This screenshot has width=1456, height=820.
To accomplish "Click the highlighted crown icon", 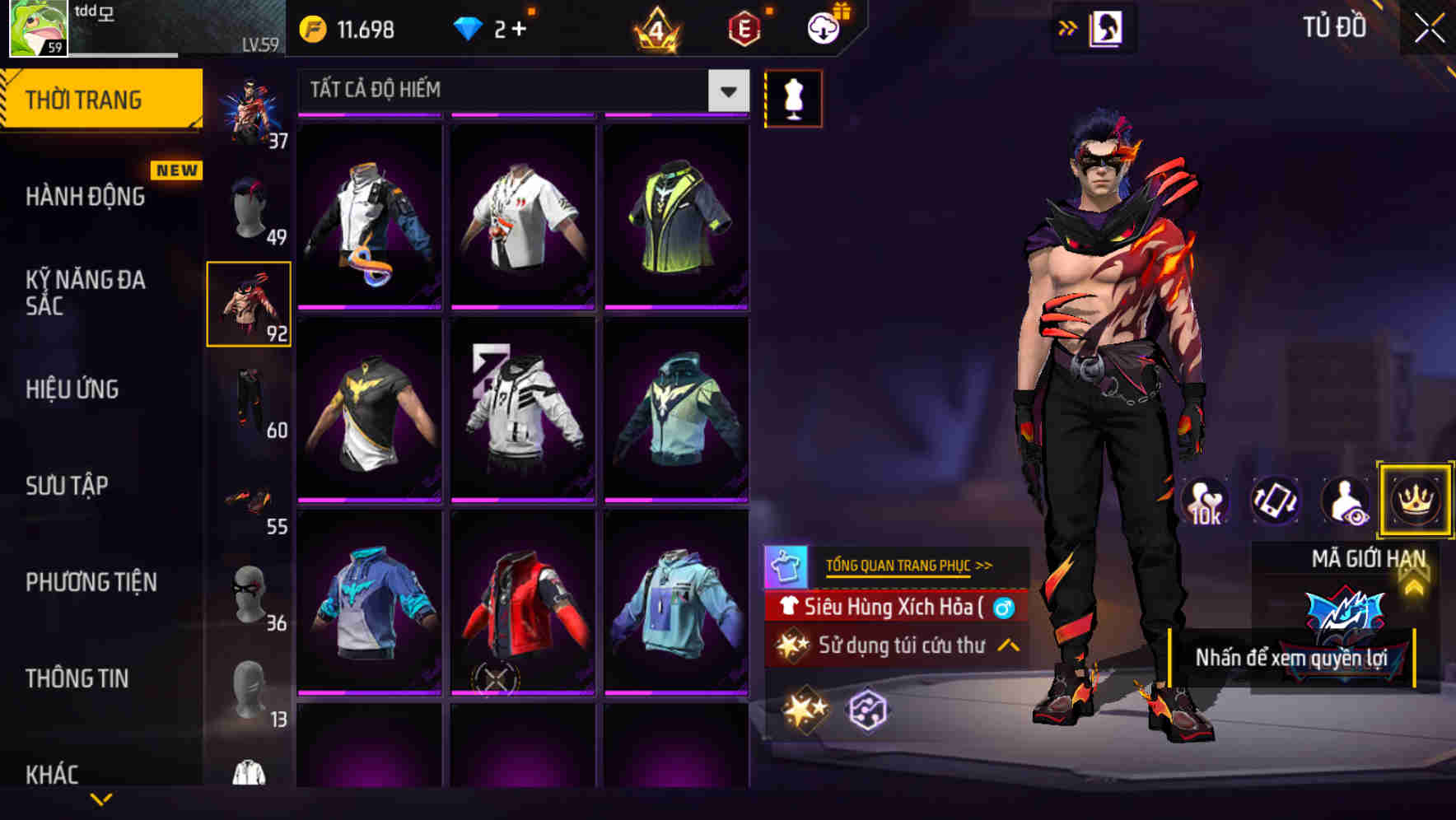I will pyautogui.click(x=1415, y=501).
